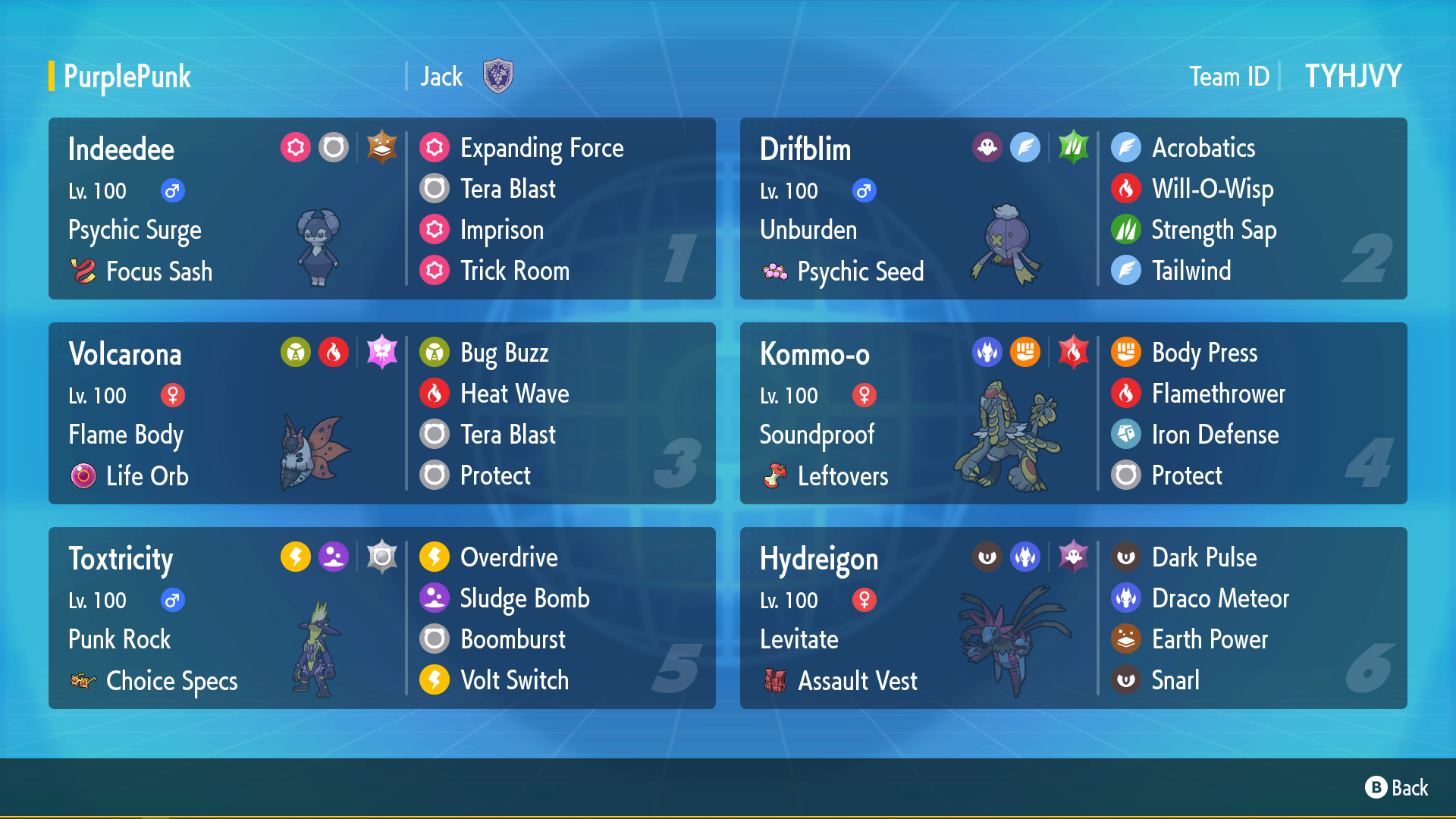Click the Back button

(1396, 788)
